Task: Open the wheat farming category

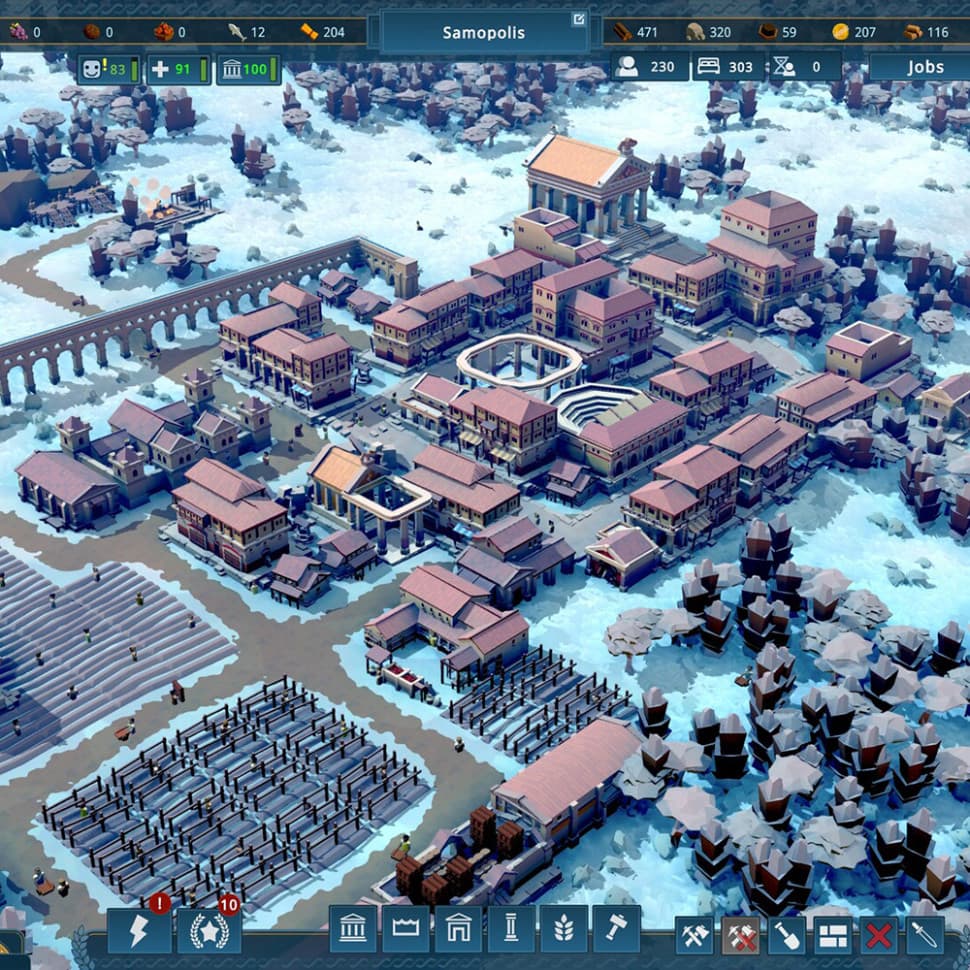Action: pos(563,930)
